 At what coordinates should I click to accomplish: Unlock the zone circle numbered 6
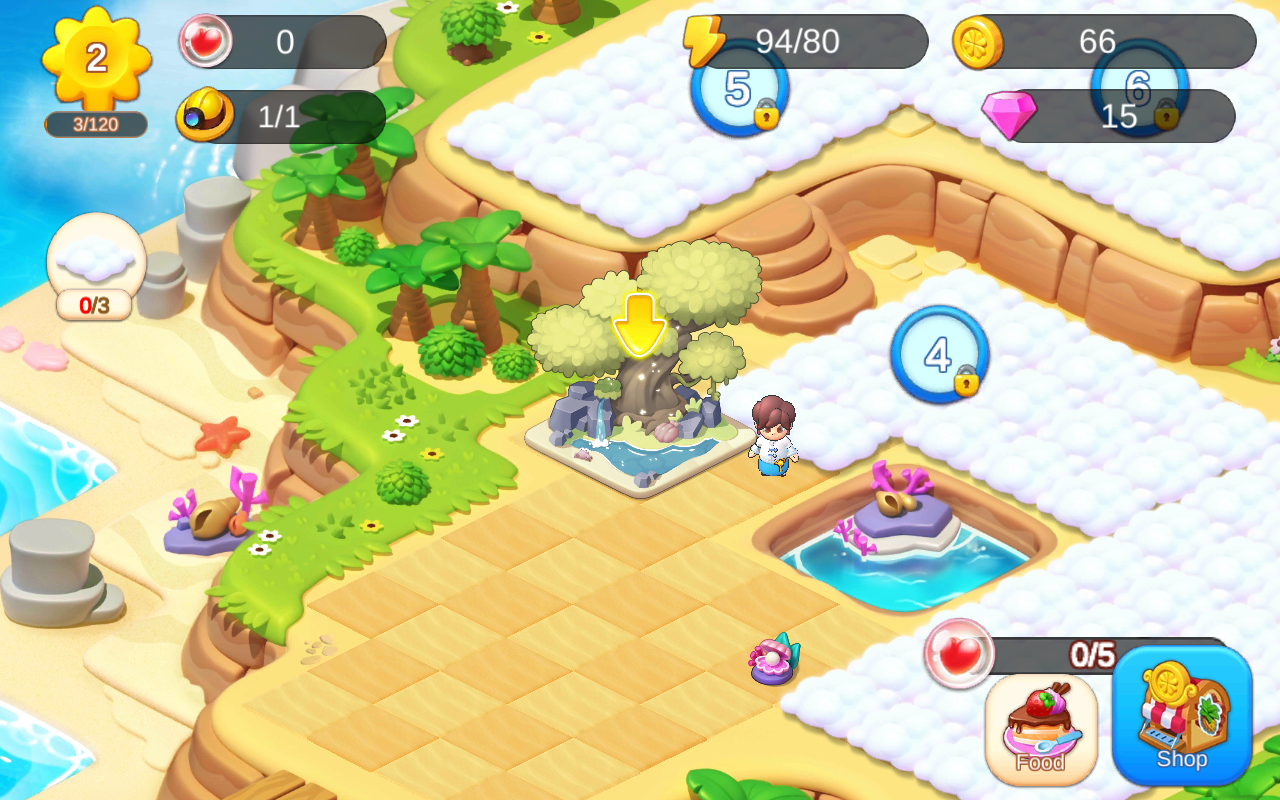(1138, 92)
